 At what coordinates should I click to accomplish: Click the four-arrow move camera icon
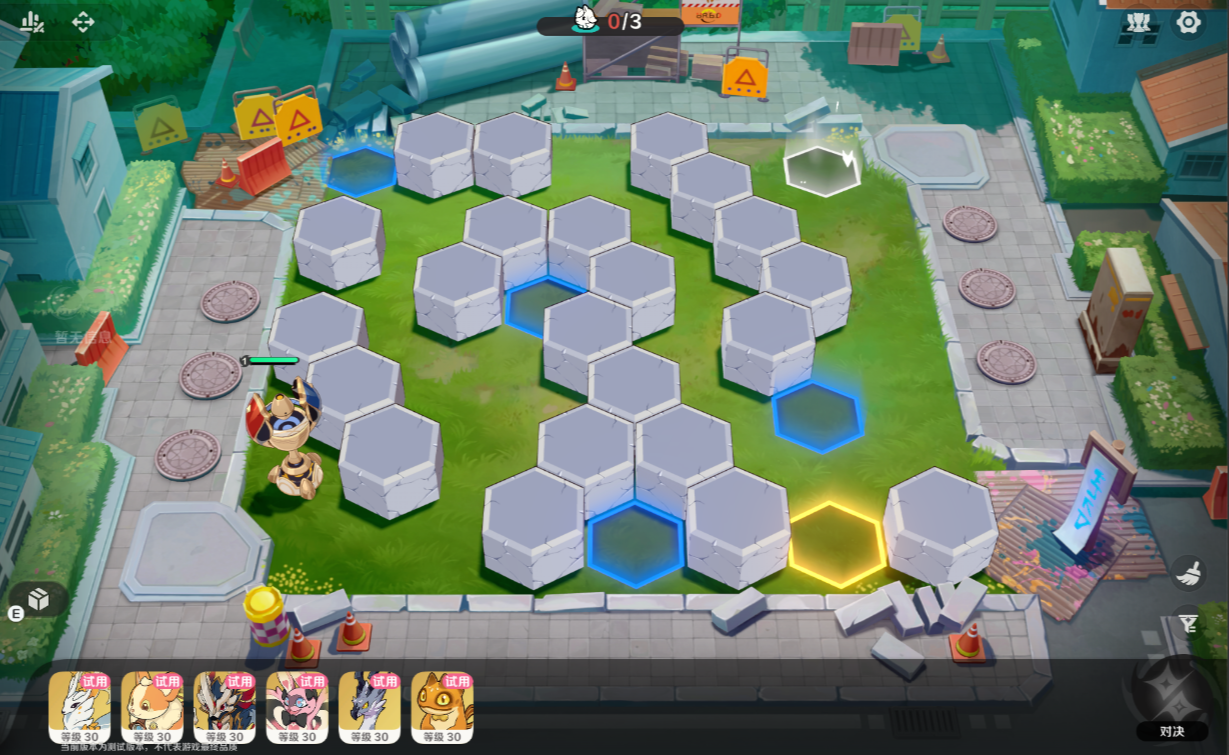[83, 22]
